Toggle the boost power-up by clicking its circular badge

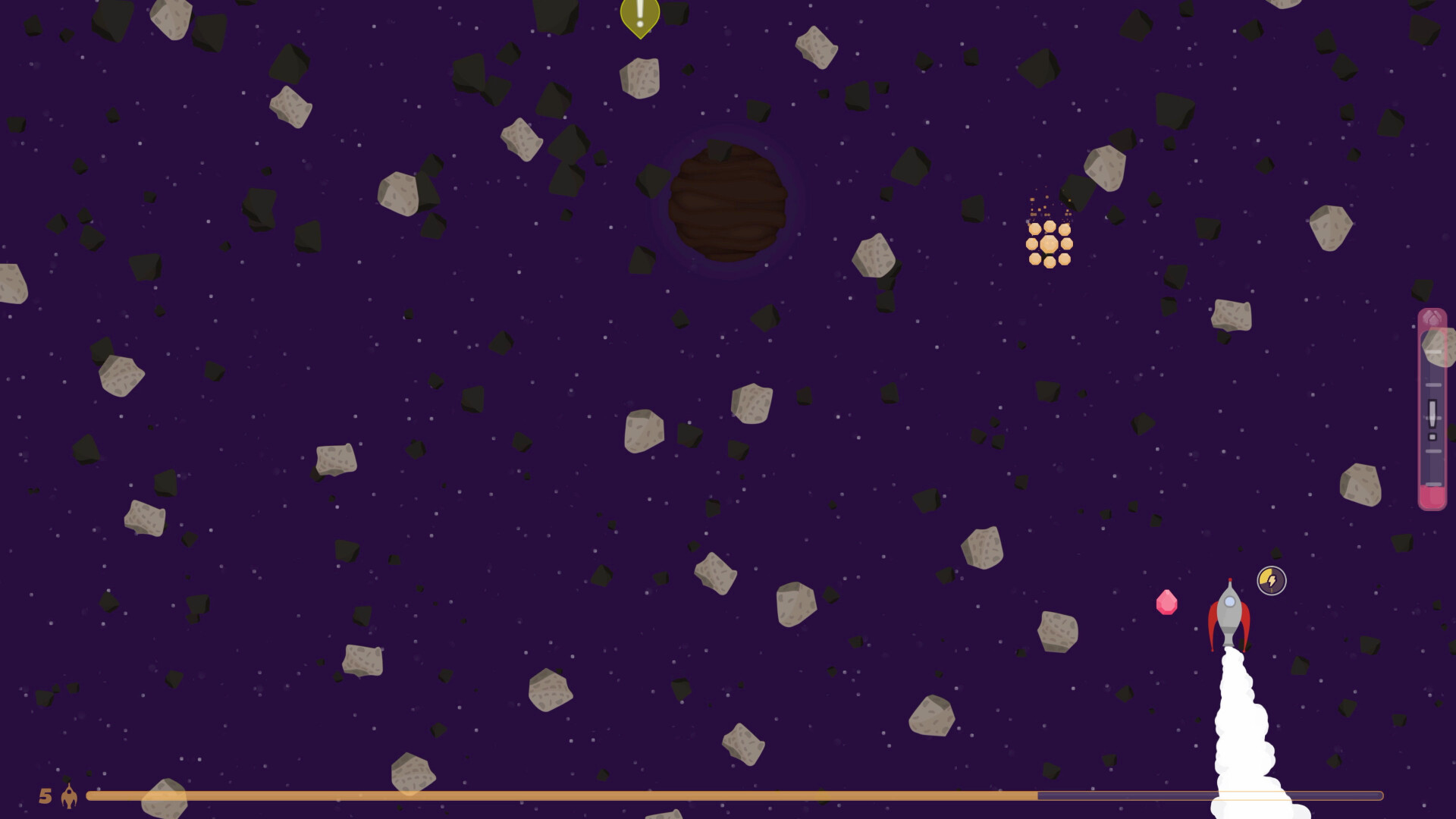point(1271,580)
